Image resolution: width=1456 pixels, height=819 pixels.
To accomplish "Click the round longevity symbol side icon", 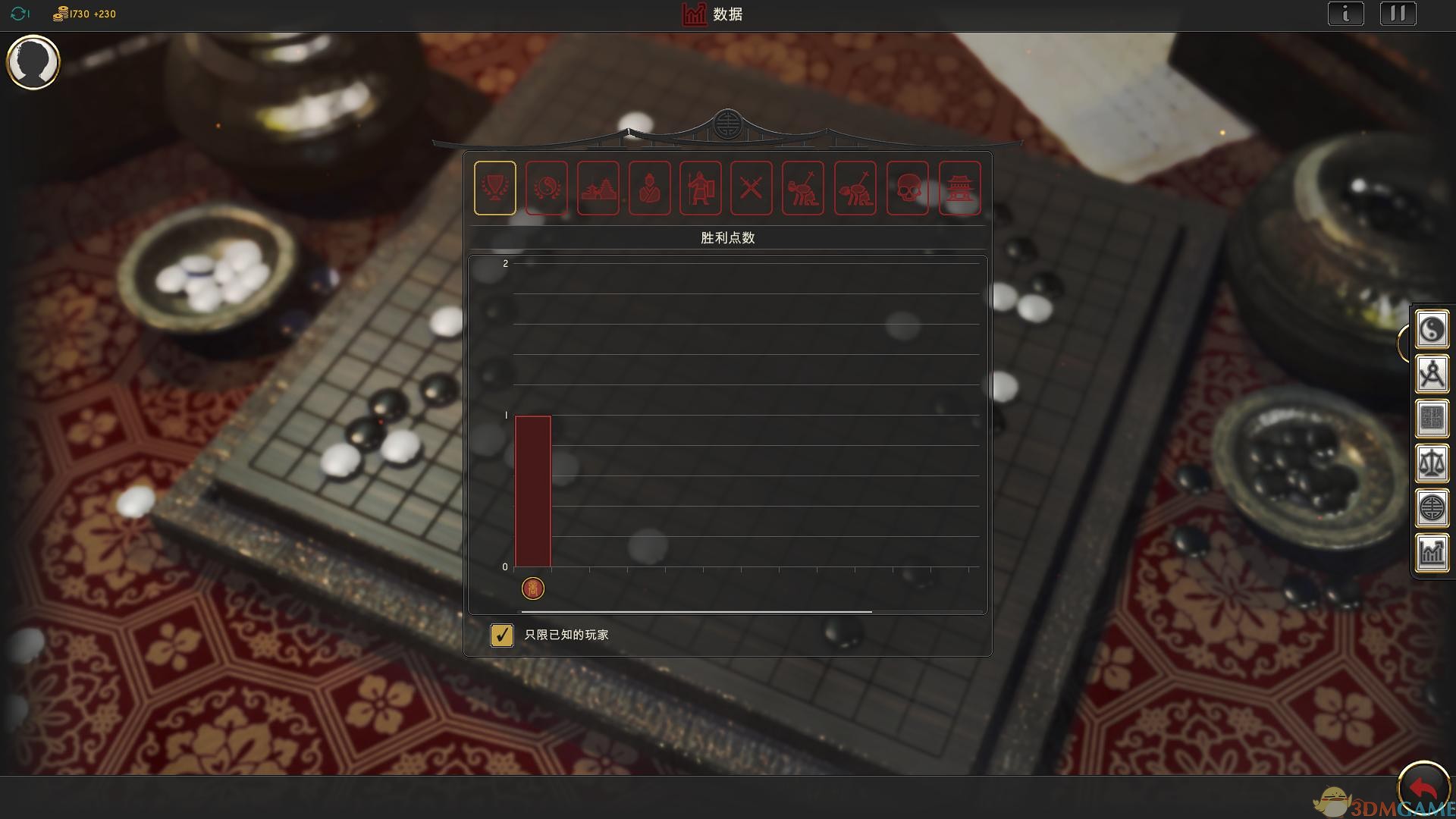I will pyautogui.click(x=1432, y=508).
